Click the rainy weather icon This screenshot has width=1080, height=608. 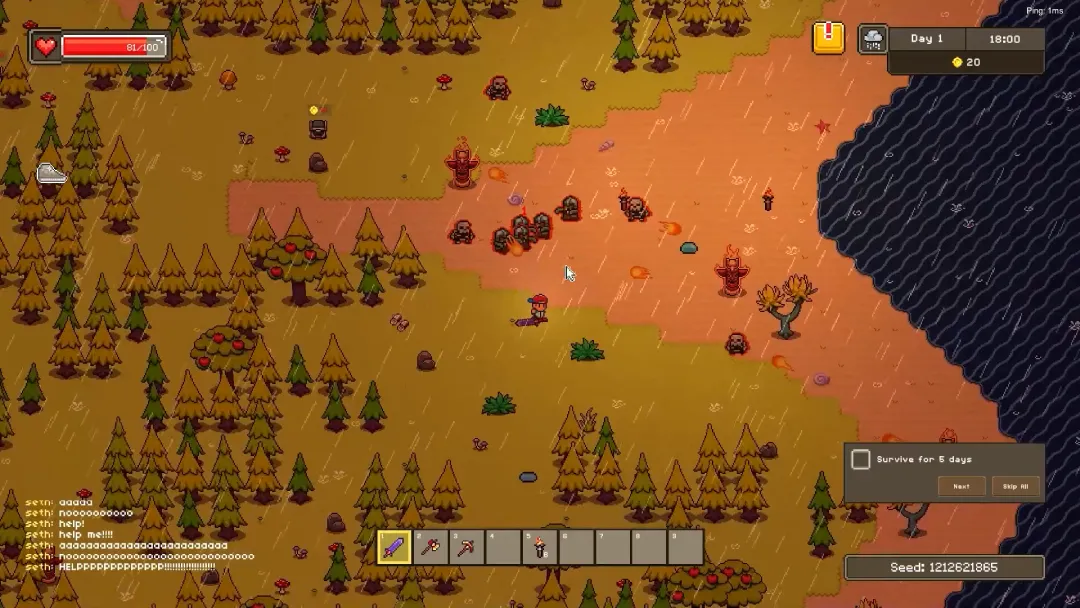point(873,40)
